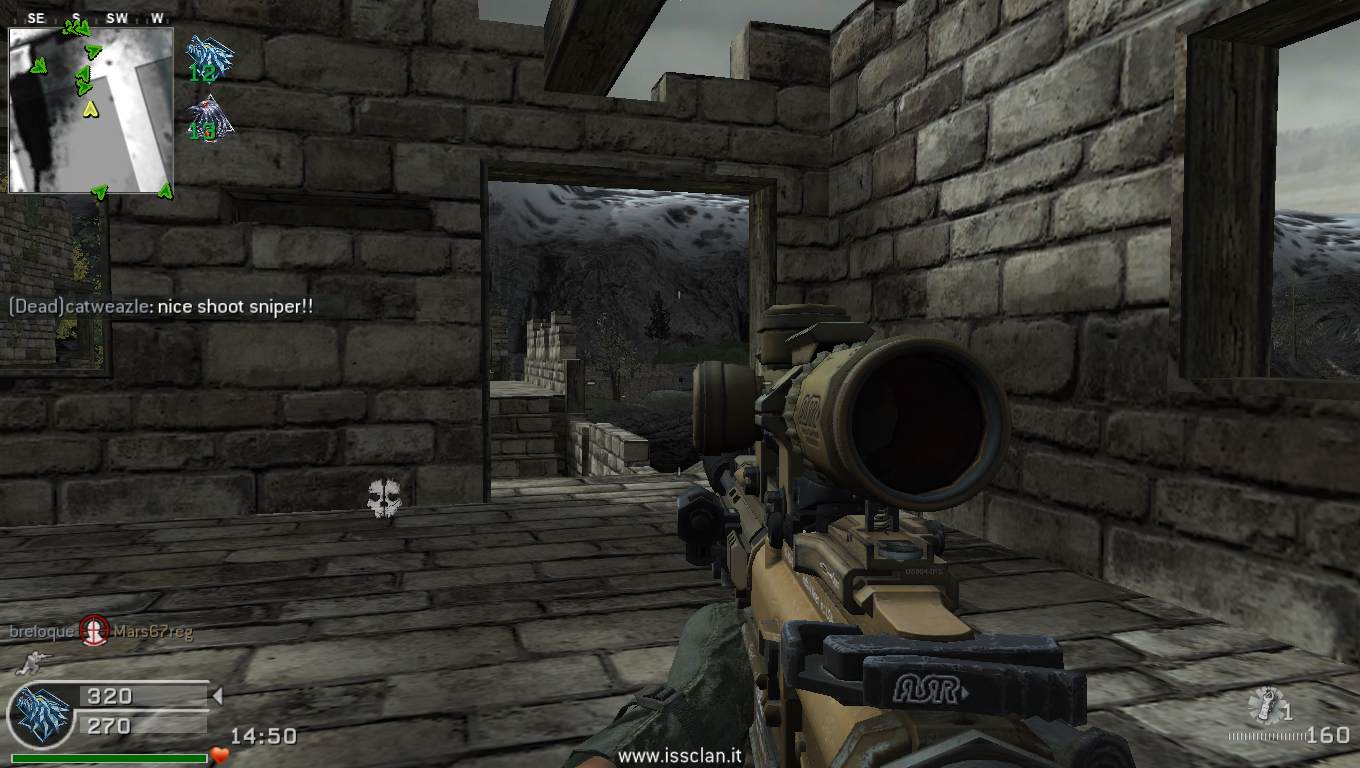Click the minimap in the corner
The width and height of the screenshot is (1360, 768).
91,109
